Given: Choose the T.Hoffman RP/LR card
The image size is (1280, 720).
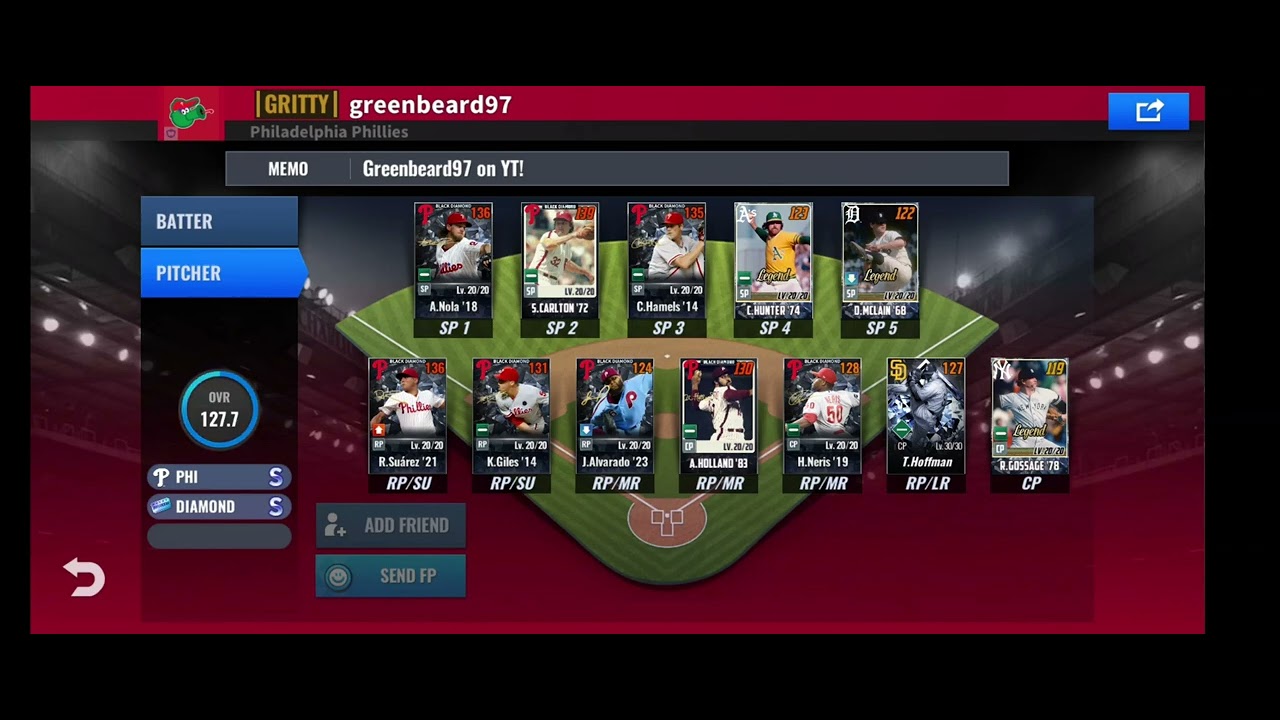Looking at the screenshot, I should [926, 415].
